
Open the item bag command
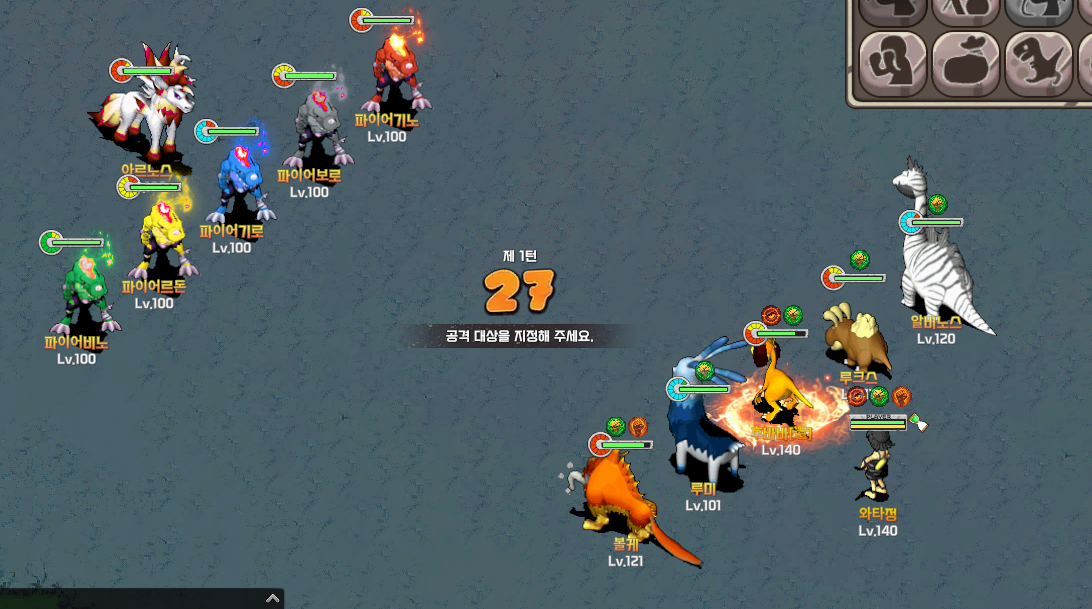965,64
